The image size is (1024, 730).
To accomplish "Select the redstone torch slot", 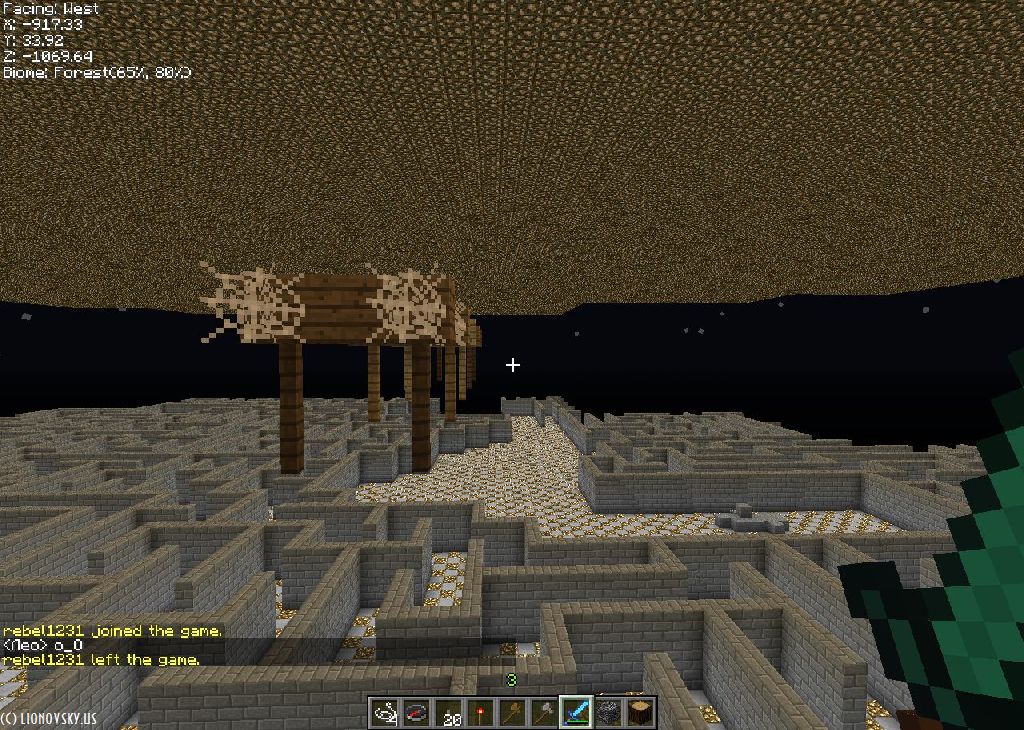I will tap(481, 713).
